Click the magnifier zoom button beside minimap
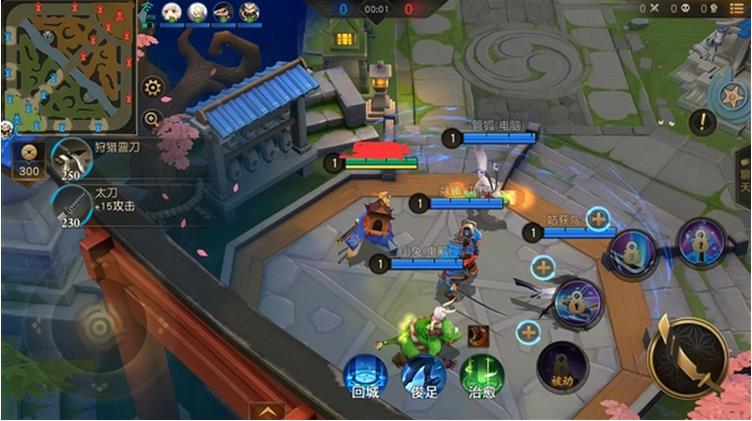The width and height of the screenshot is (752, 421). point(152,119)
